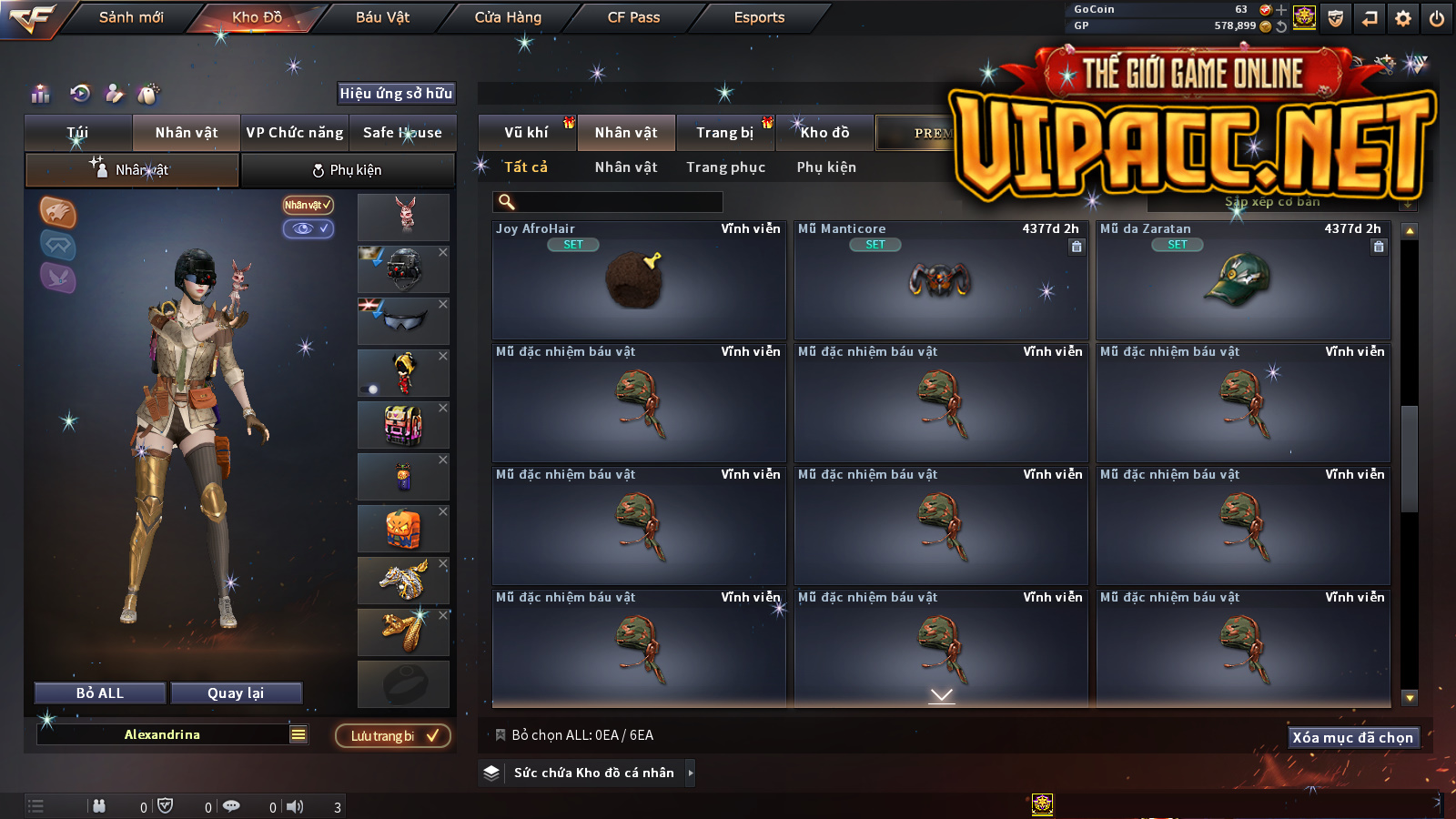Click the Quay lại button
Image resolution: width=1456 pixels, height=819 pixels.
236,693
